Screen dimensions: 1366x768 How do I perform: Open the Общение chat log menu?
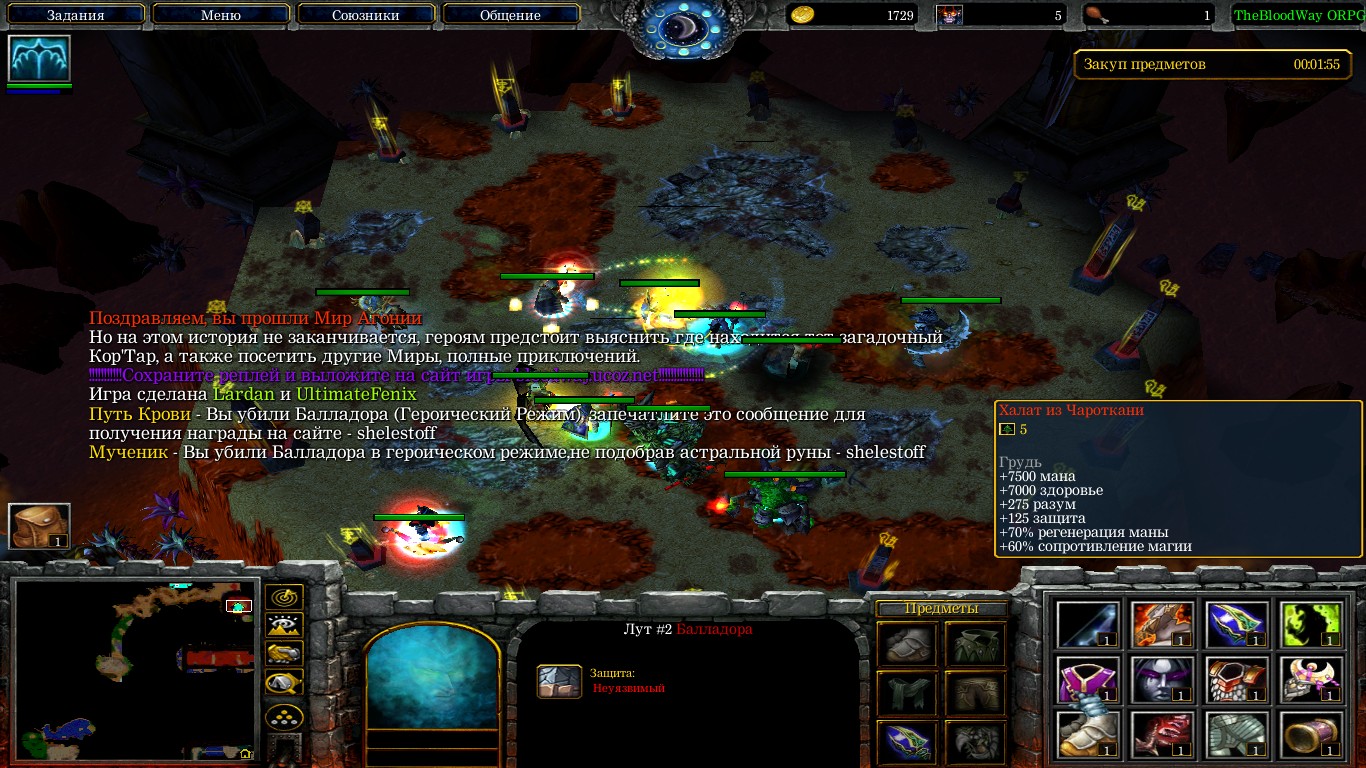pyautogui.click(x=510, y=15)
